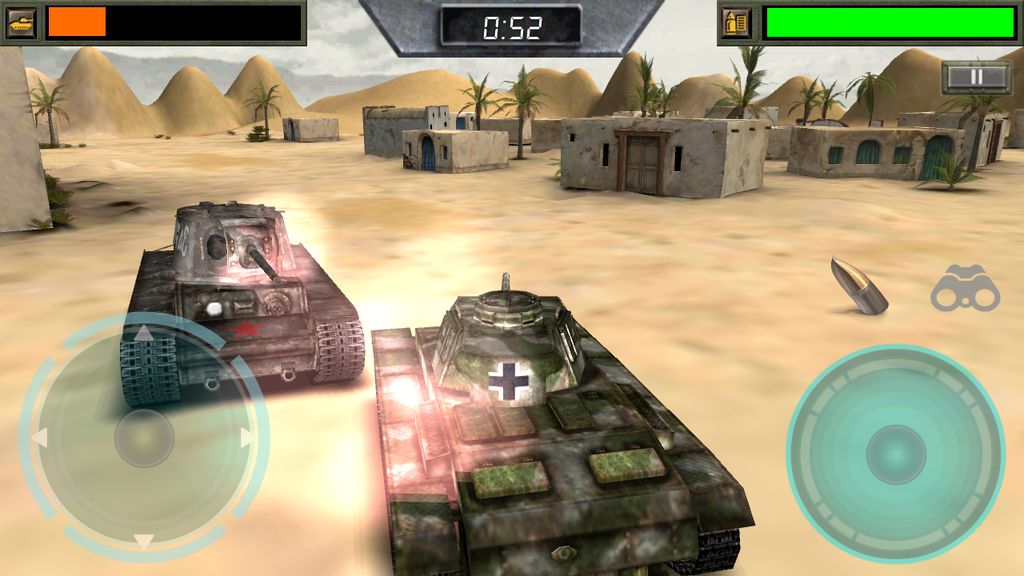
Task: Tap the down arrow on movement joystick
Action: 144,541
